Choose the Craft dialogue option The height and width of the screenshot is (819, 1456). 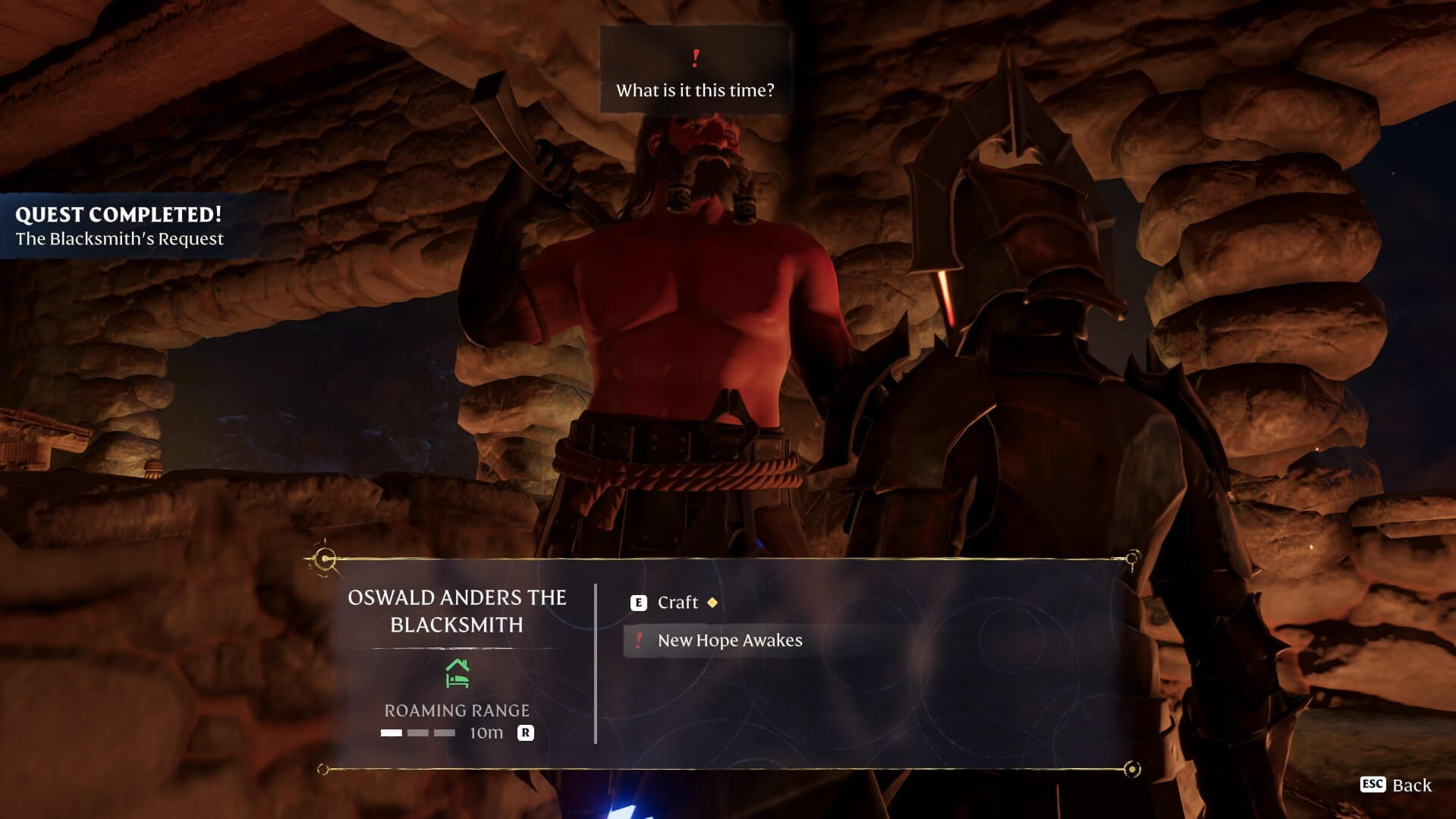pyautogui.click(x=677, y=603)
